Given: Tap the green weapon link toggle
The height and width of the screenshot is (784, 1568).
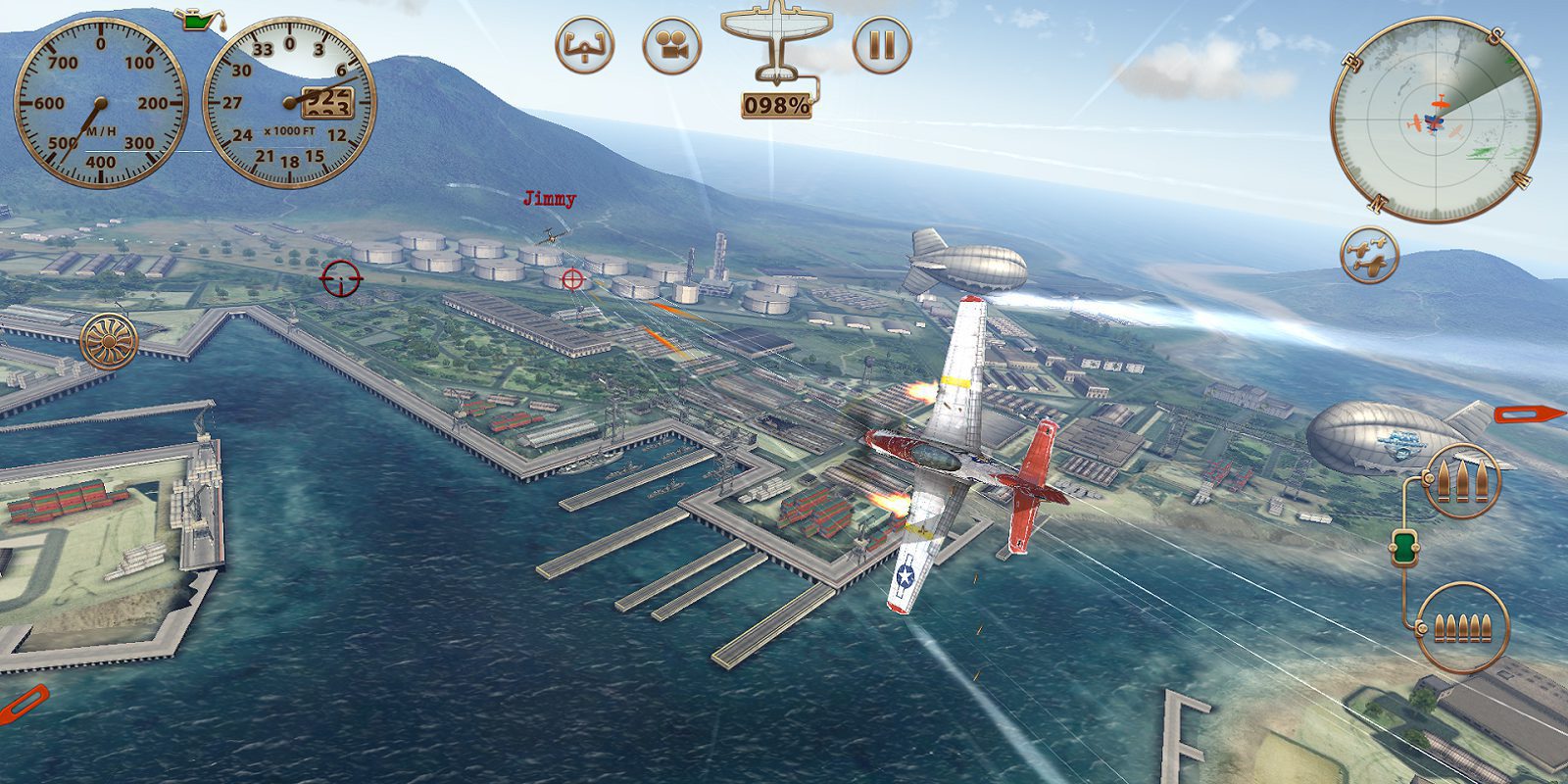Looking at the screenshot, I should (1404, 547).
